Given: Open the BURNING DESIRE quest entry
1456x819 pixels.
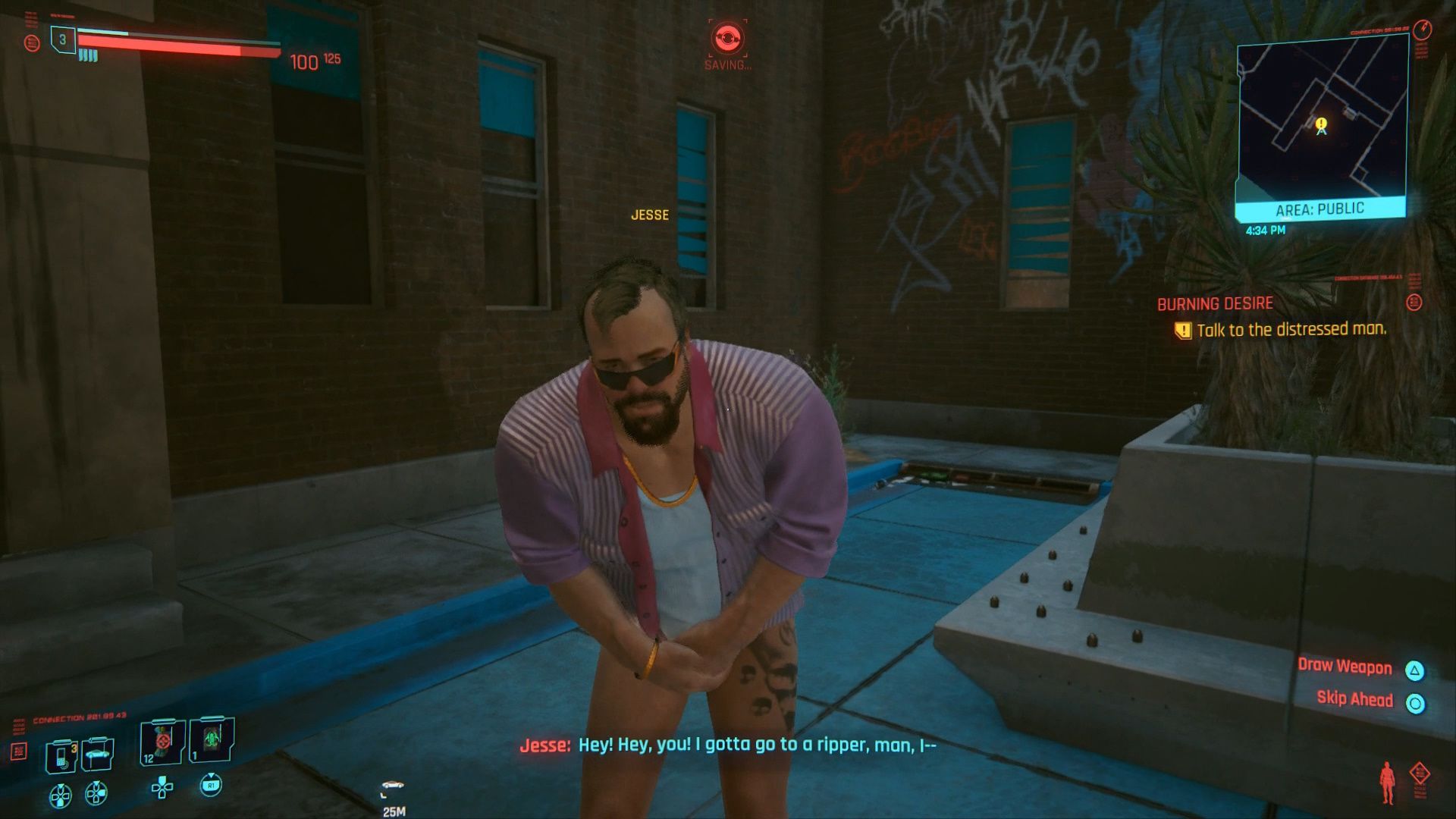Looking at the screenshot, I should click(x=1215, y=304).
